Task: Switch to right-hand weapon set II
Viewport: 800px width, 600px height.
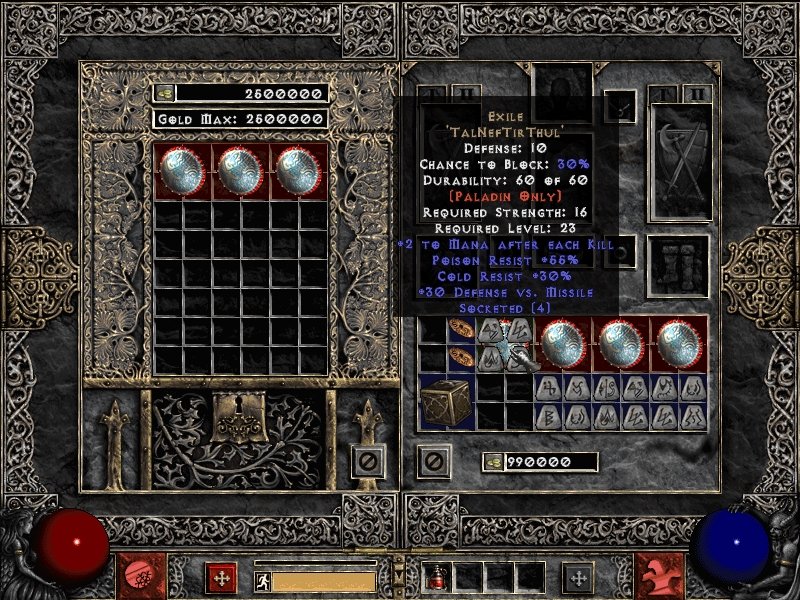Action: (x=697, y=94)
